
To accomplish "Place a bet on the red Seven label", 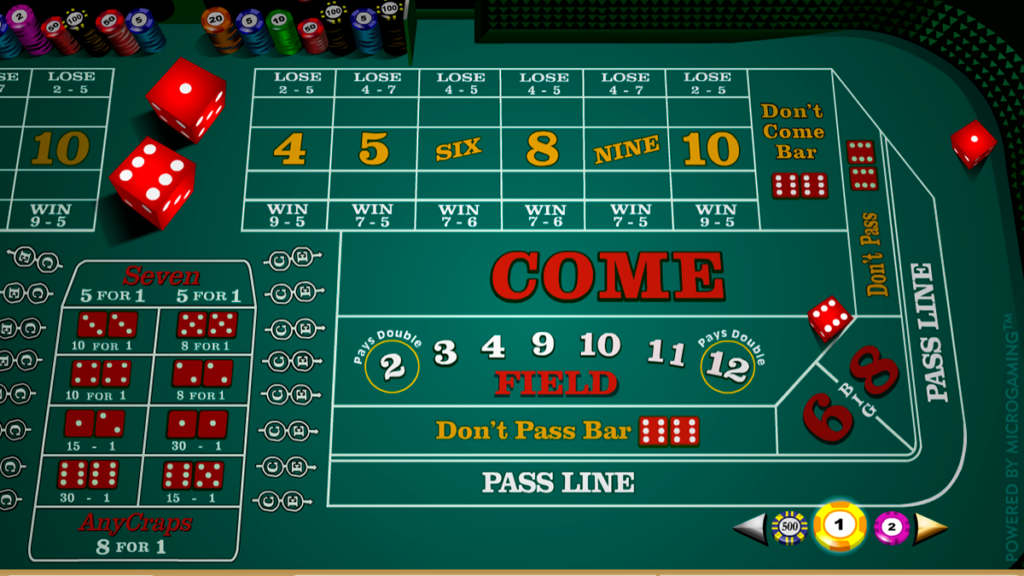I will point(160,276).
